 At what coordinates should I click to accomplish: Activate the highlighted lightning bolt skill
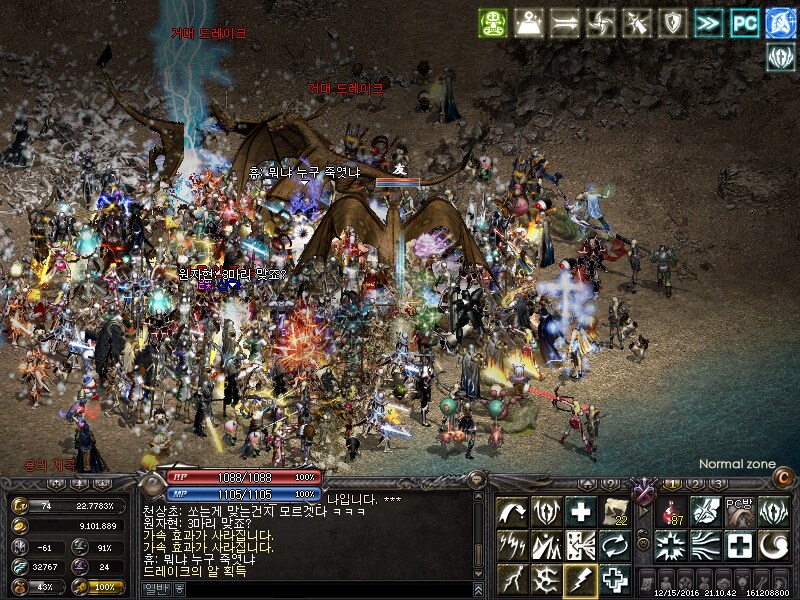point(580,579)
